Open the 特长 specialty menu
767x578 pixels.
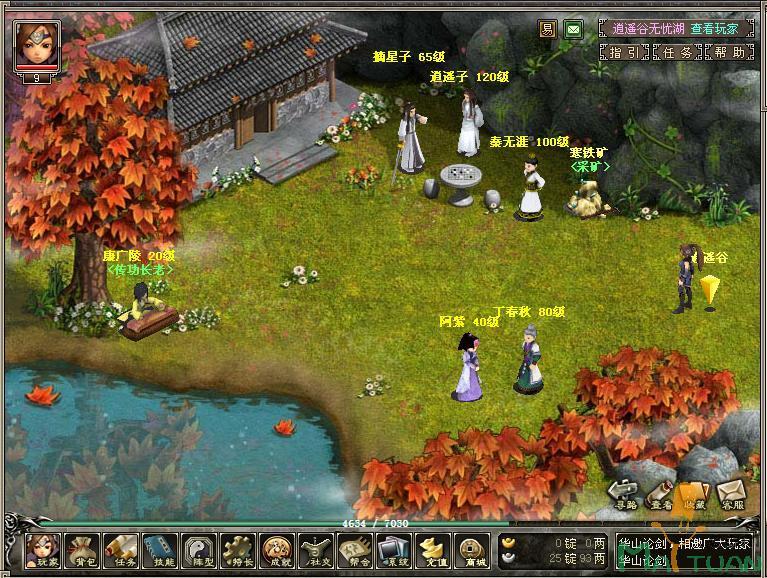237,550
